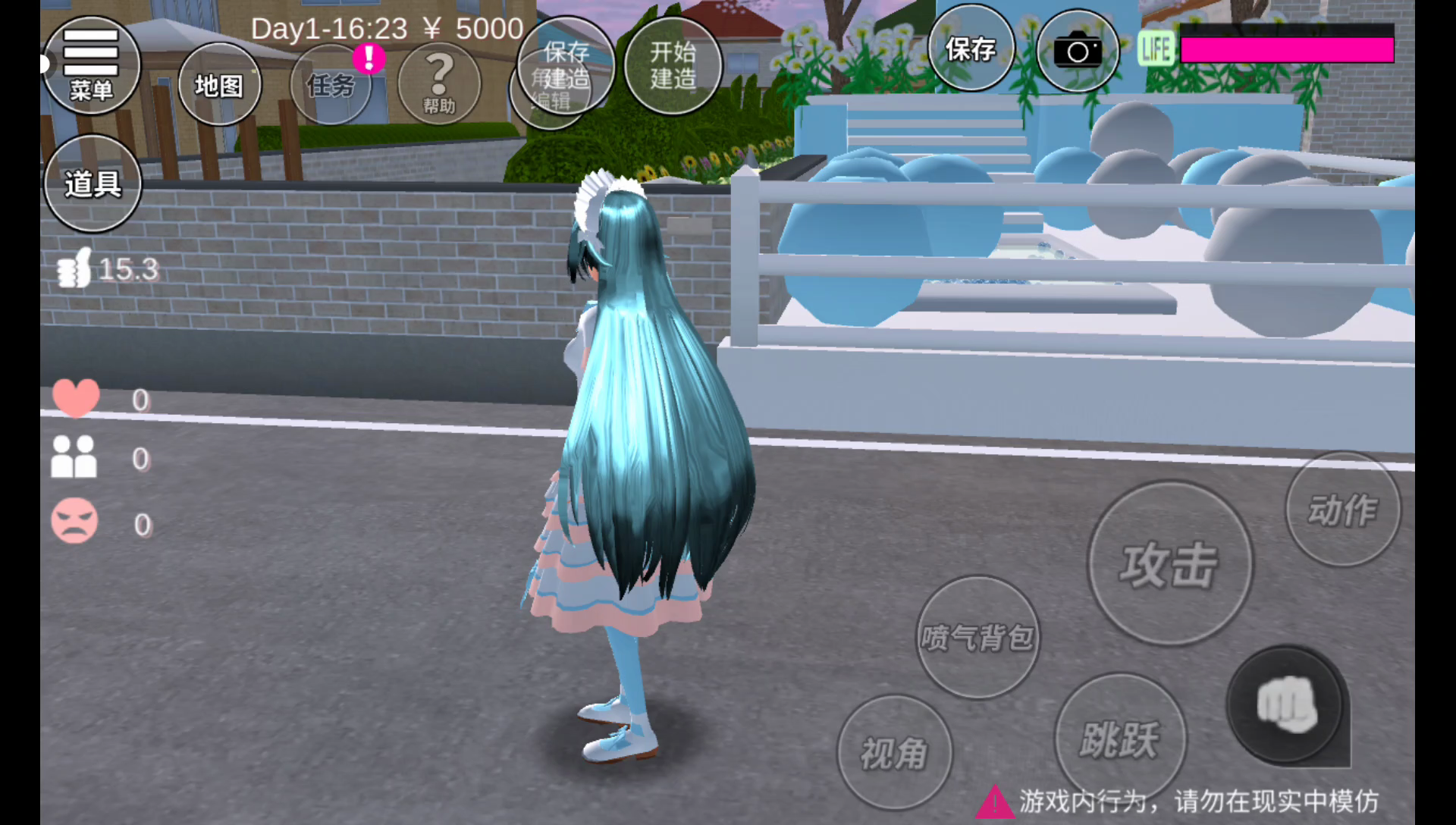Click the 开始建造 start-build button
Image resolution: width=1456 pixels, height=825 pixels.
[673, 65]
